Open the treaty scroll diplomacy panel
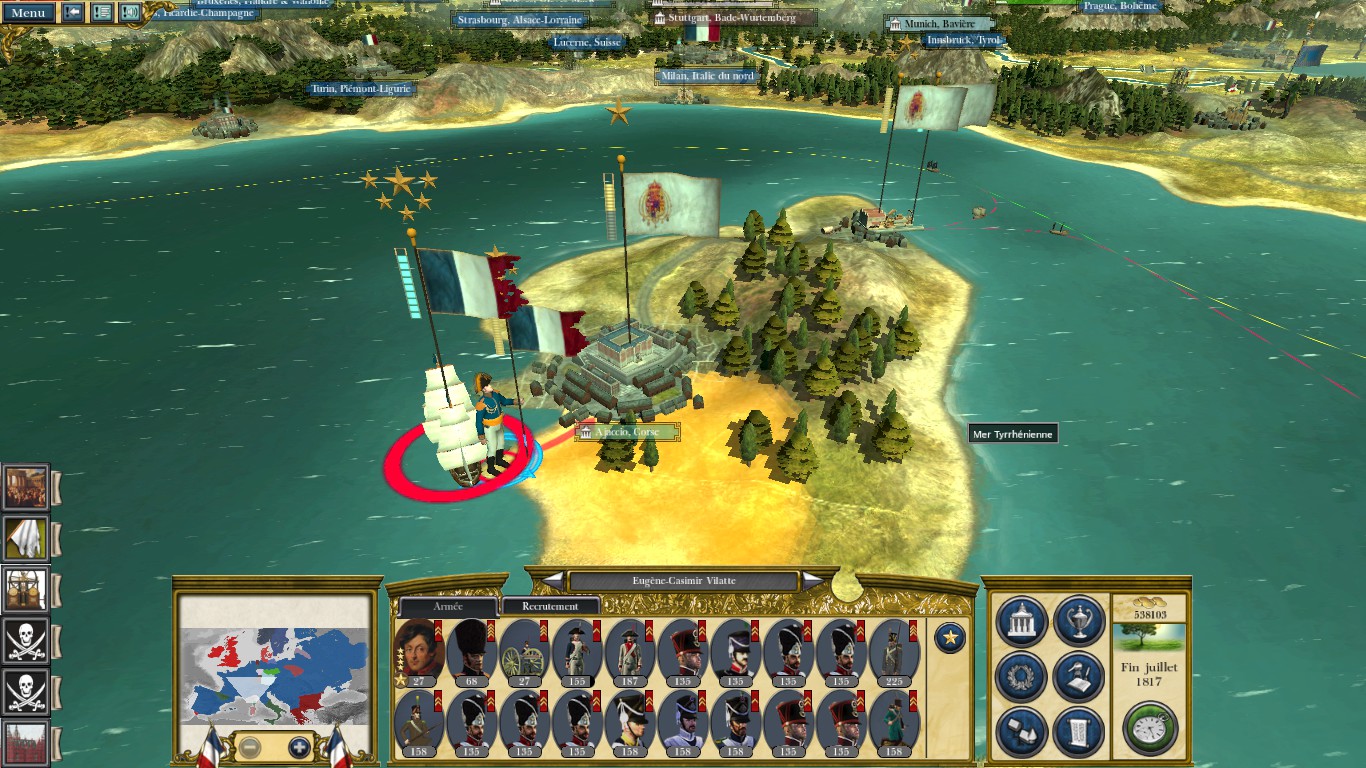 [1079, 731]
